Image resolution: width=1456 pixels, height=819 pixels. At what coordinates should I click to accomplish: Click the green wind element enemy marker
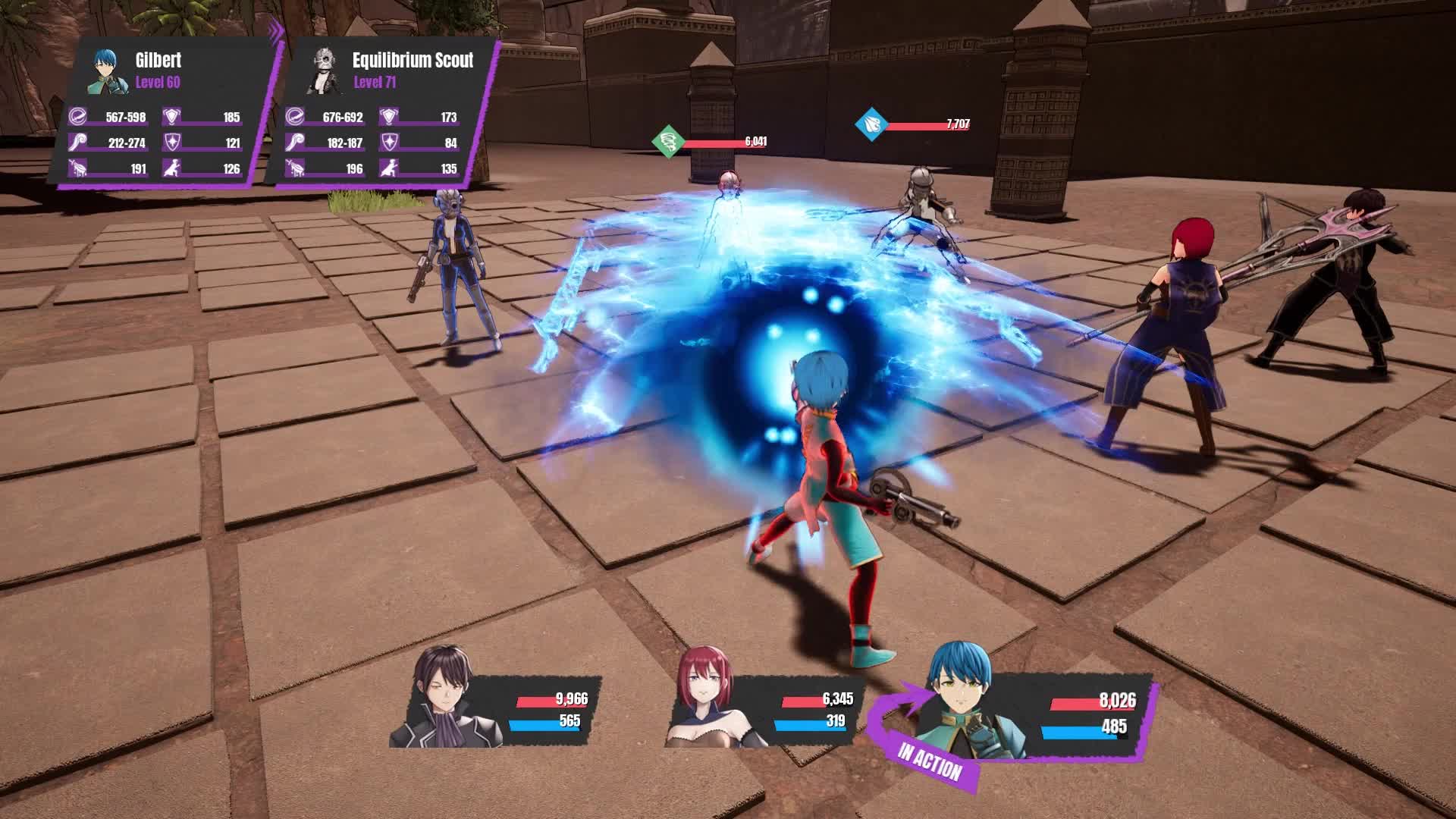(668, 142)
